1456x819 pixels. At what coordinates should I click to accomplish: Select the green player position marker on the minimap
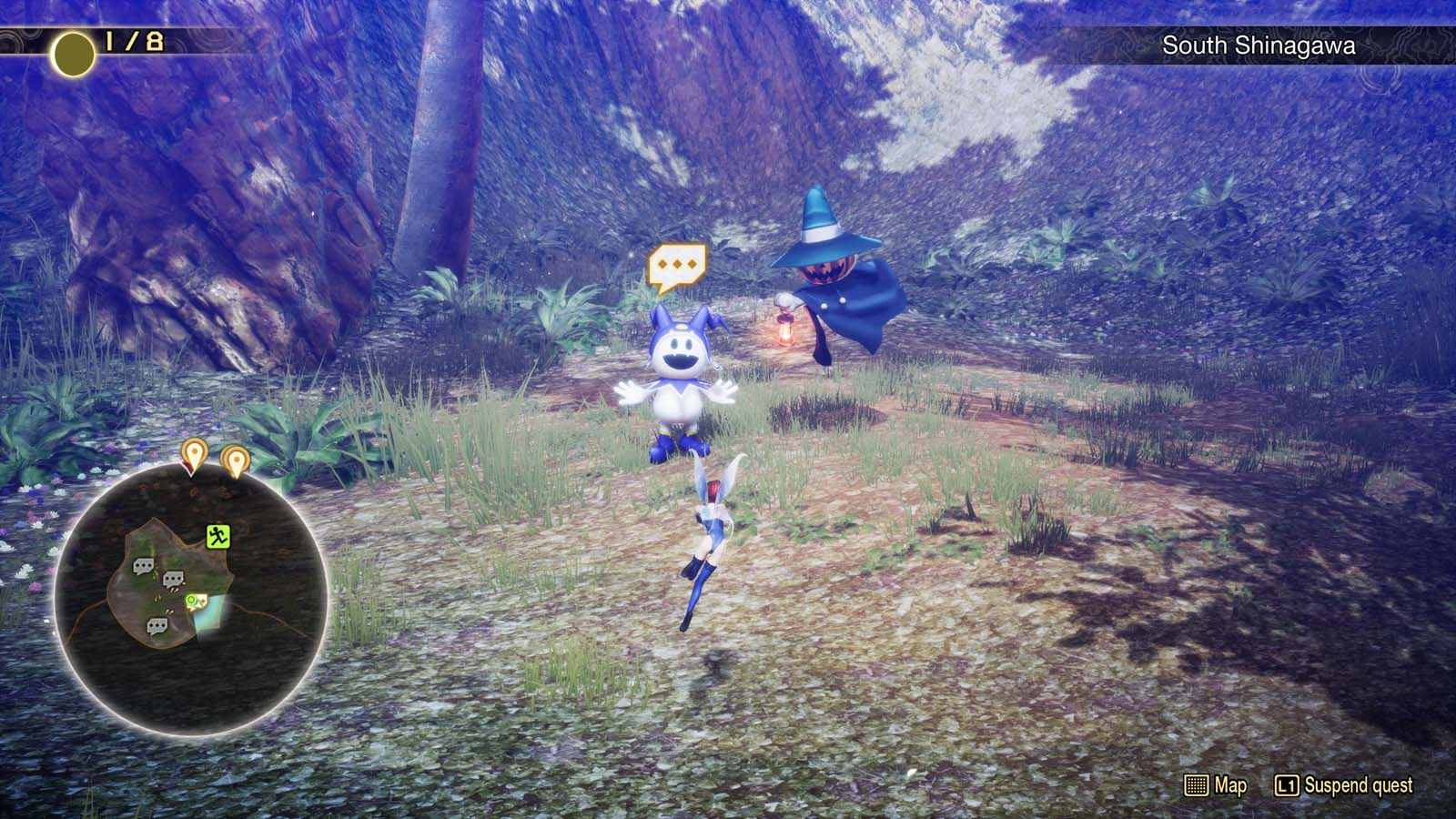[191, 600]
